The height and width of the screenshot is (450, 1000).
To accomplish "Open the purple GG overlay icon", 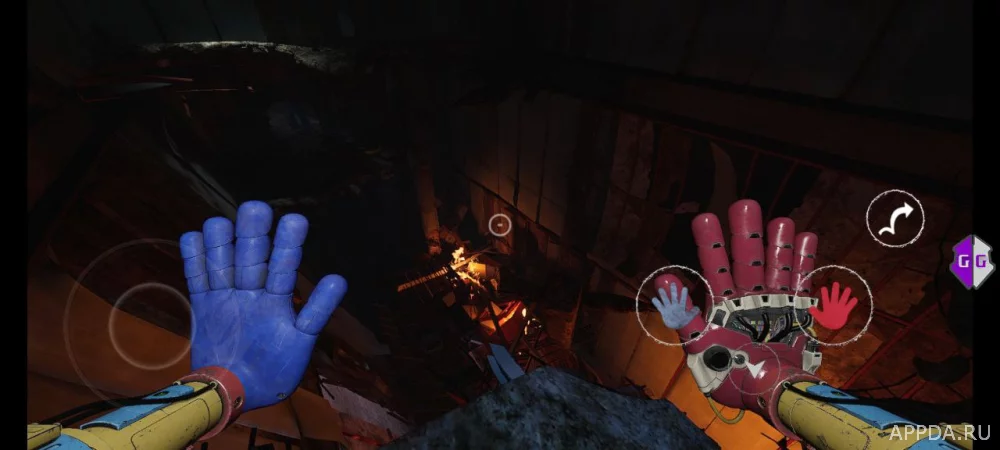I will tap(969, 261).
